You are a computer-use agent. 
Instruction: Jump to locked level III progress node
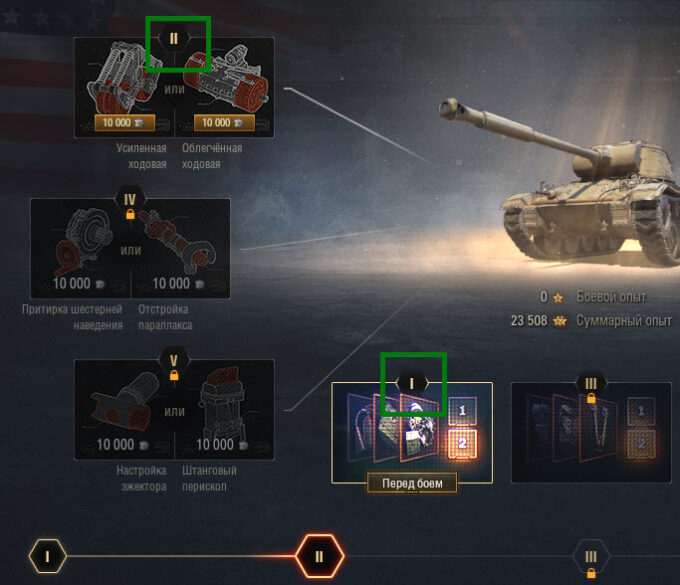click(x=591, y=557)
